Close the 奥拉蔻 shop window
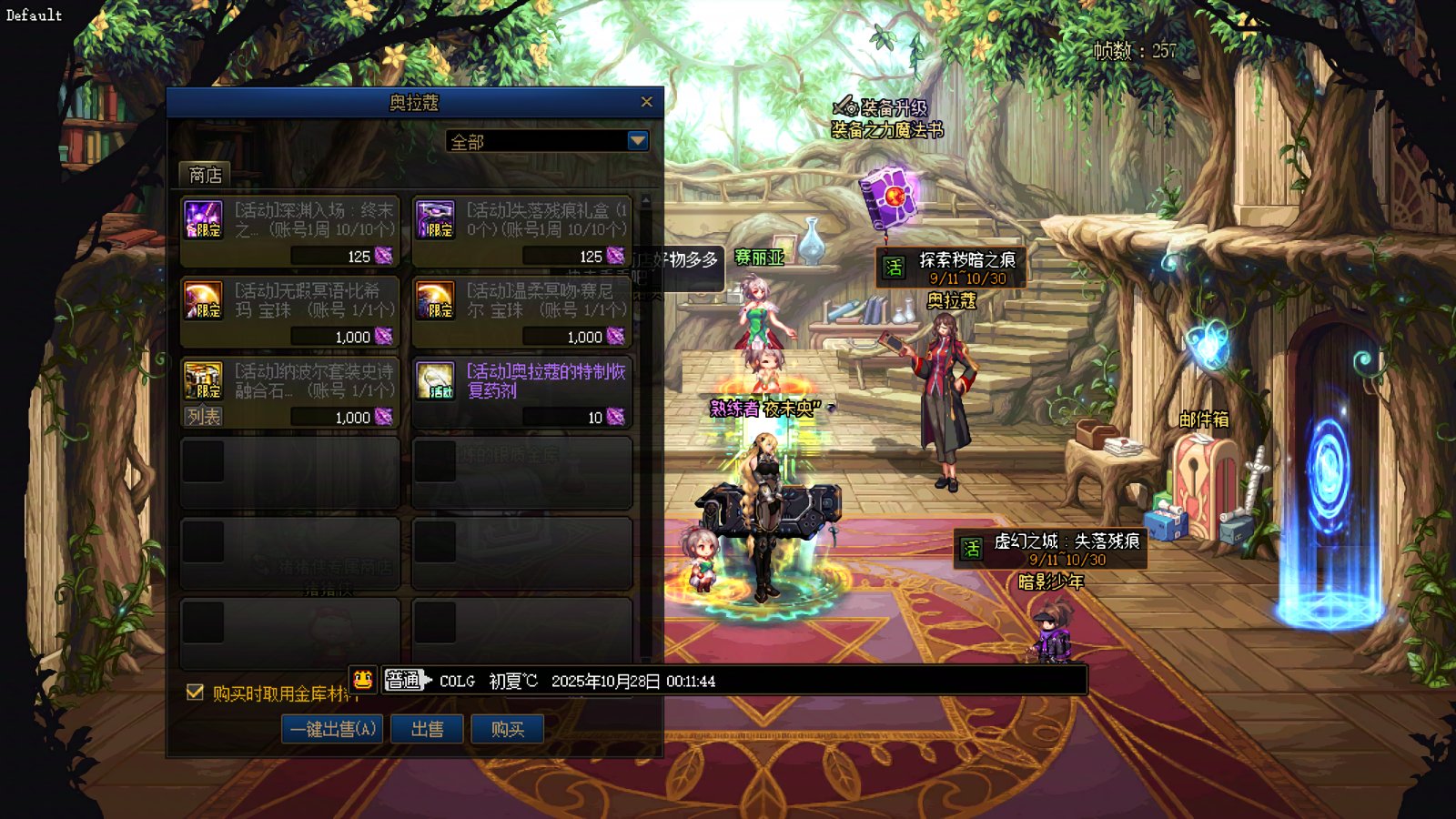Viewport: 1456px width, 819px height. tap(646, 102)
